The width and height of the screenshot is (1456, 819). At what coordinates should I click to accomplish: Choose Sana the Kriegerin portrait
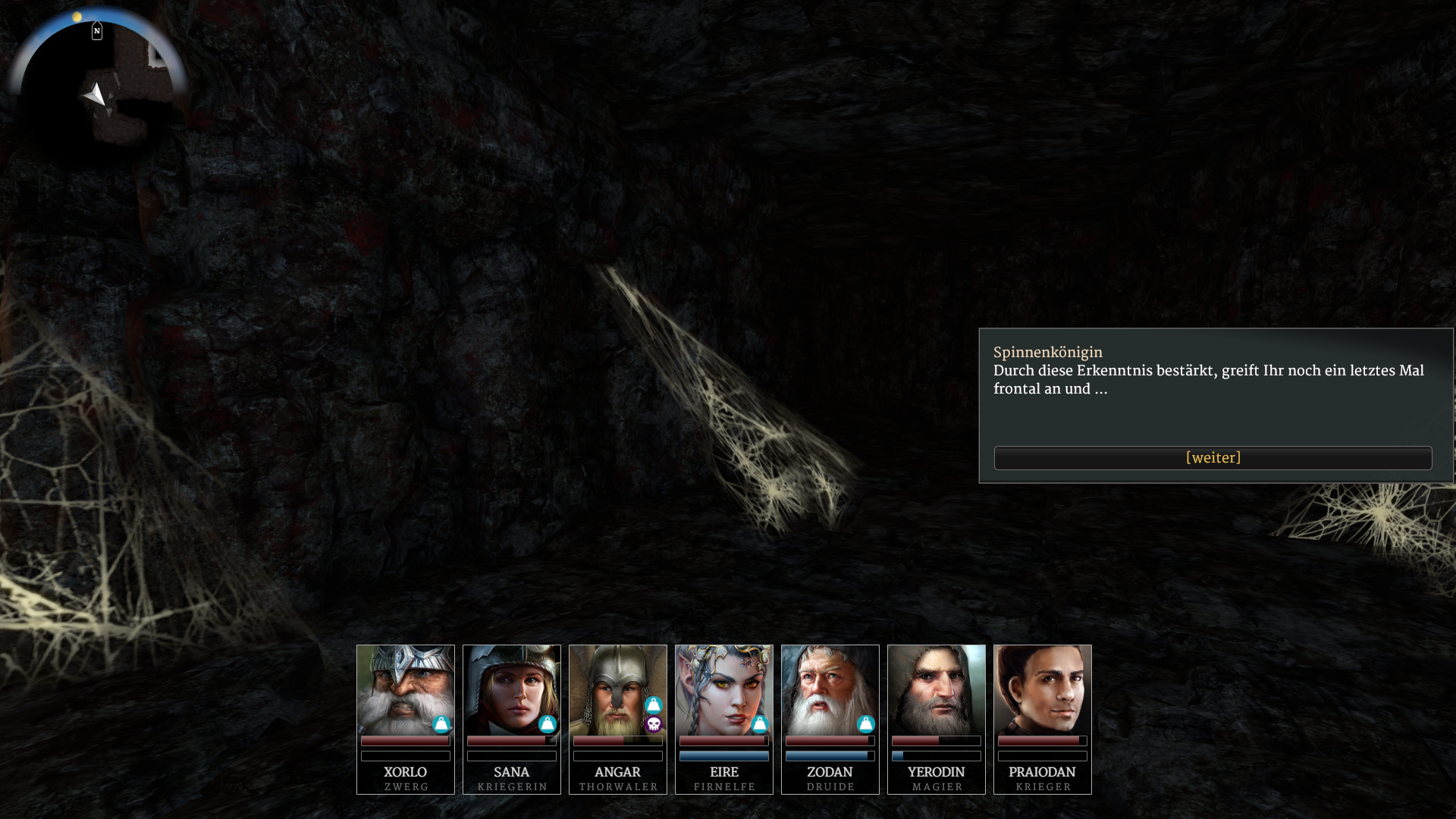tap(511, 690)
